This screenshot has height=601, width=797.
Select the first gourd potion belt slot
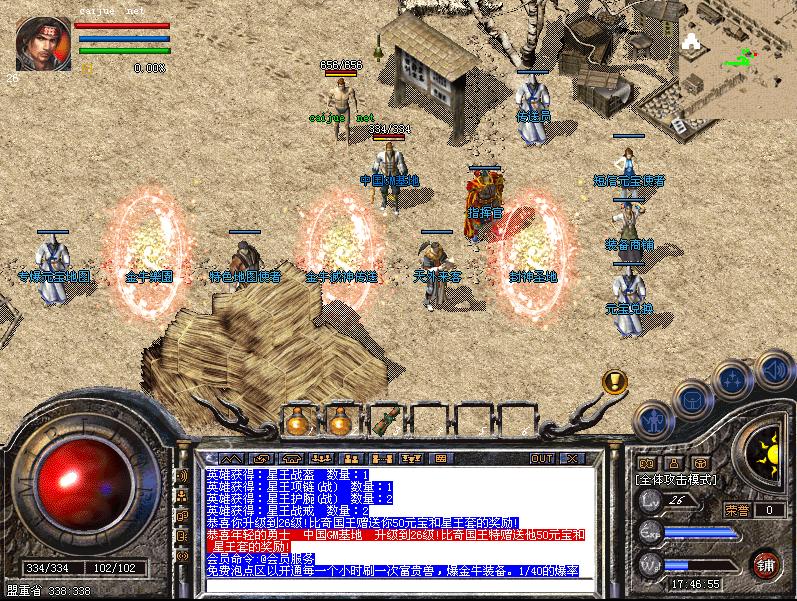click(x=298, y=421)
